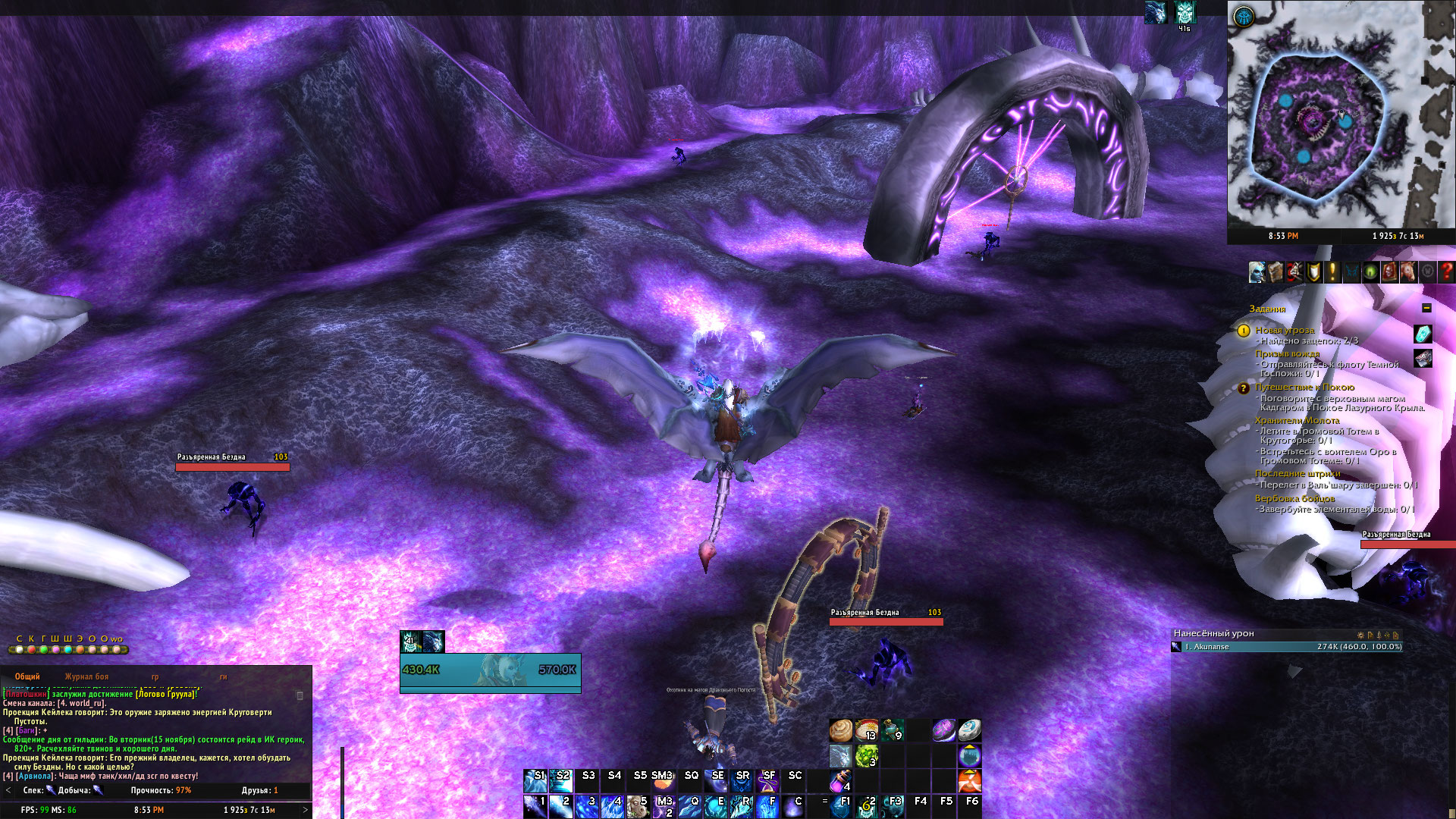Viewport: 1456px width, 819px height.
Task: Activate the orange teleport spell icon
Action: pos(969,781)
